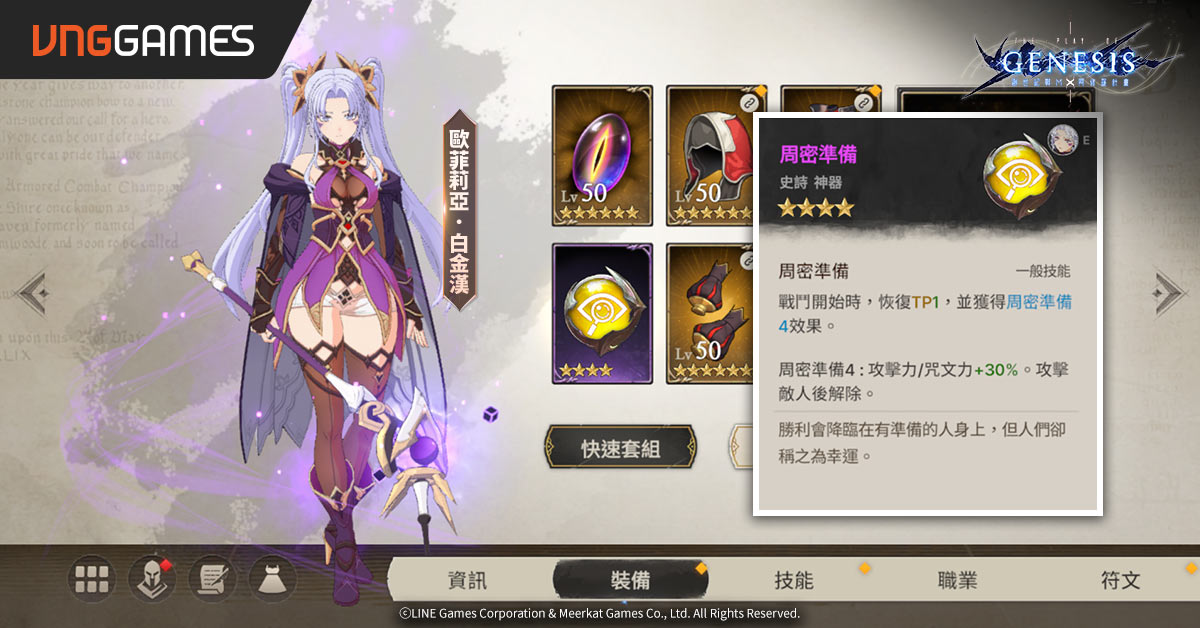Open the 技能 tab
Screen dimensions: 1200x628
pyautogui.click(x=793, y=581)
